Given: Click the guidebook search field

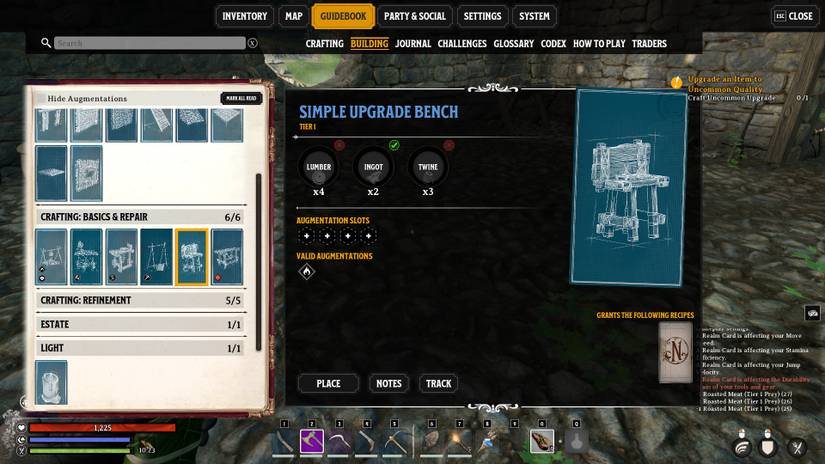Looking at the screenshot, I should pos(149,43).
